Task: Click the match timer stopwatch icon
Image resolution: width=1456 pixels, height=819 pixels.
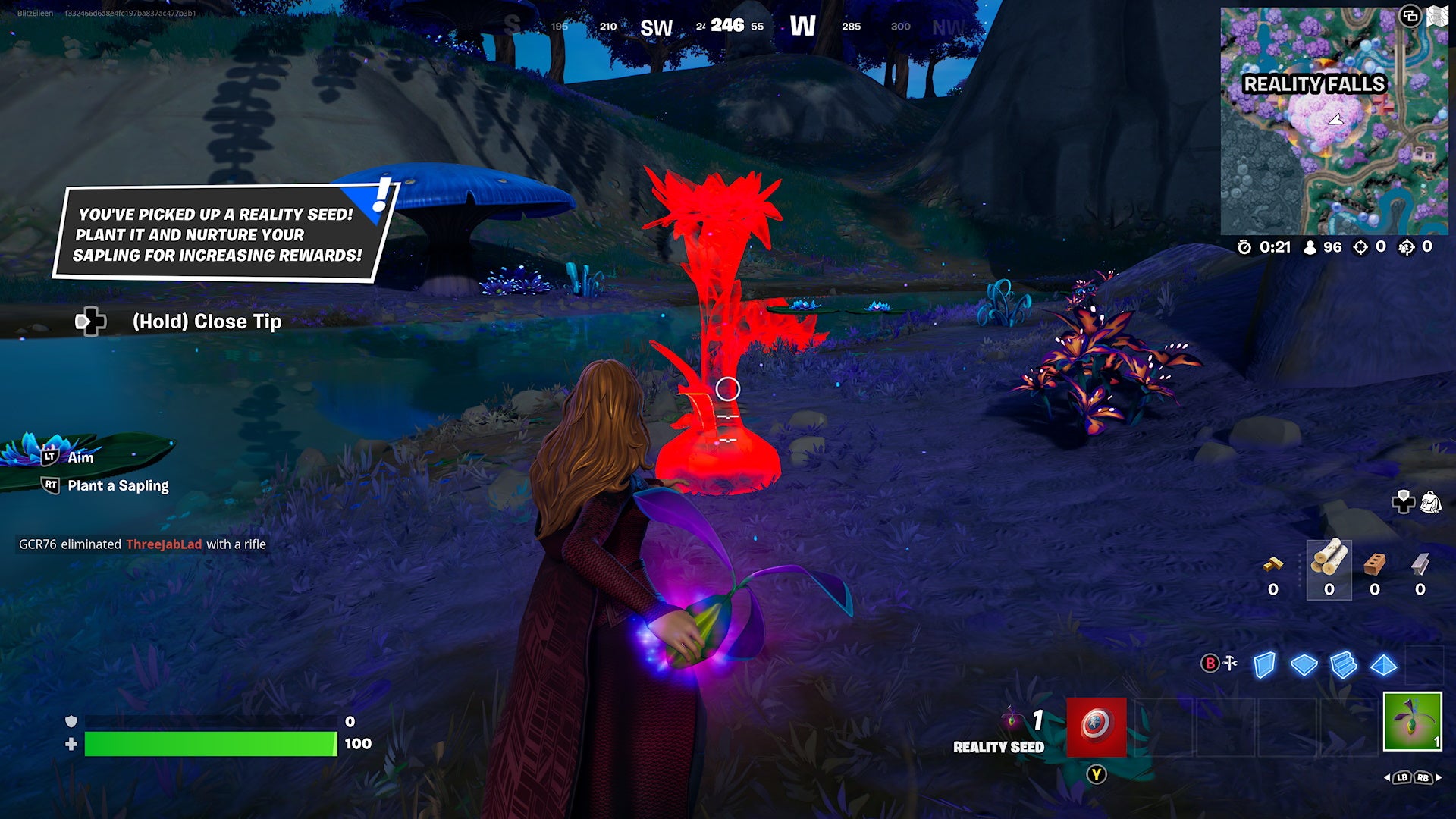Action: (1244, 247)
